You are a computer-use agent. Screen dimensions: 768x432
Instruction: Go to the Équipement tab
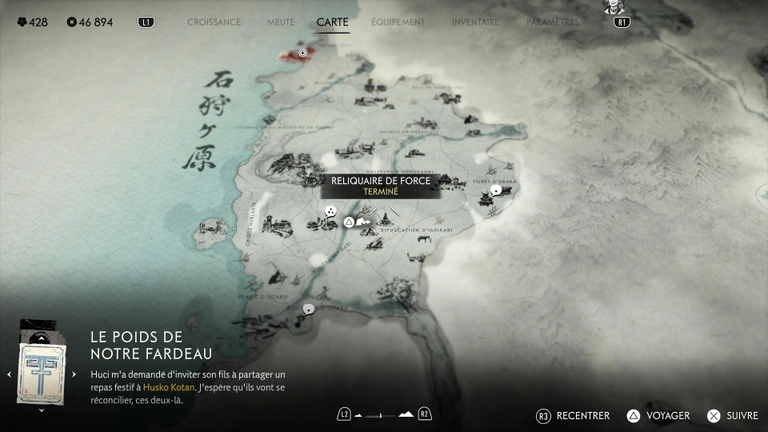[397, 22]
